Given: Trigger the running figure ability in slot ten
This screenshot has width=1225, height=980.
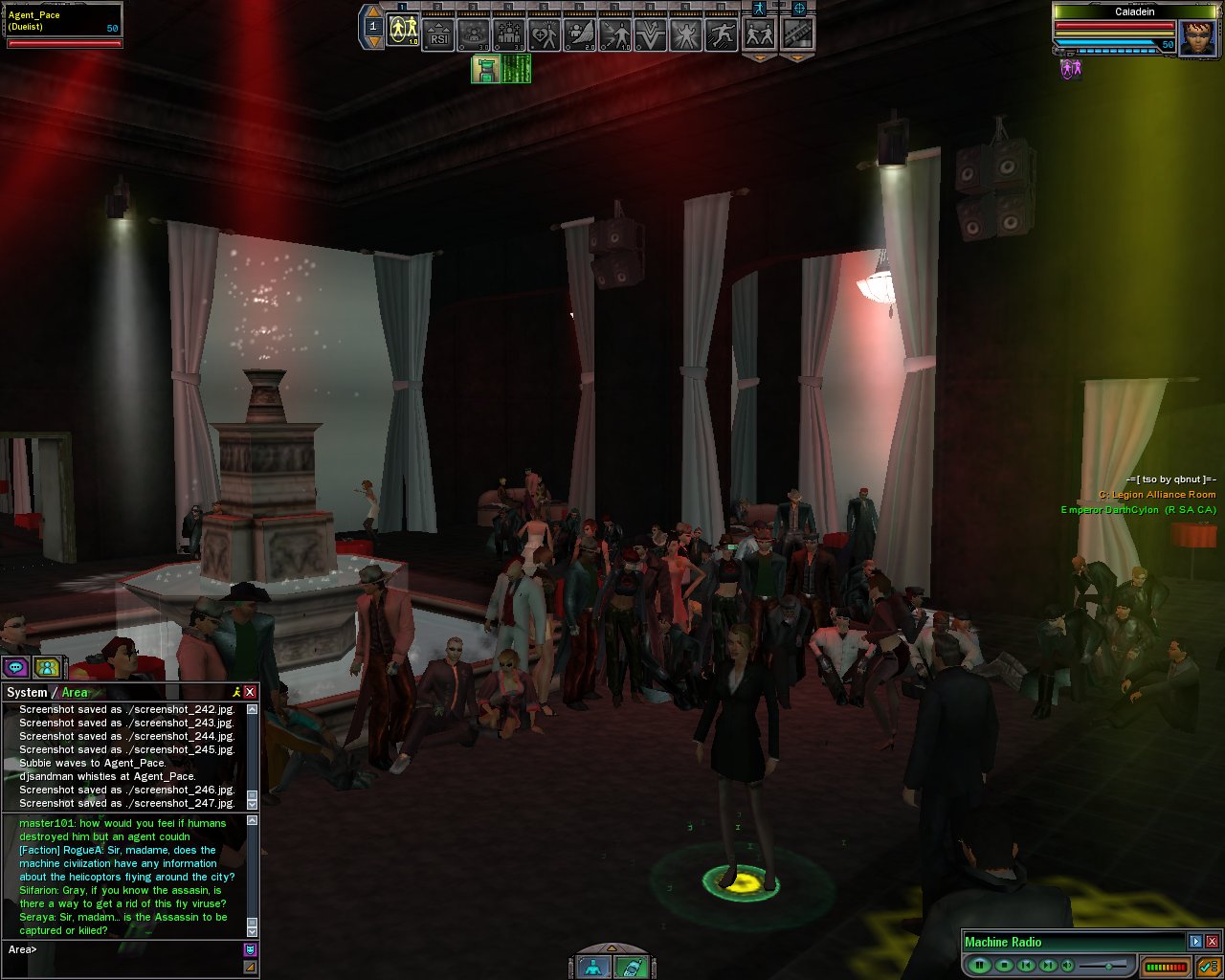Looking at the screenshot, I should click(x=721, y=34).
